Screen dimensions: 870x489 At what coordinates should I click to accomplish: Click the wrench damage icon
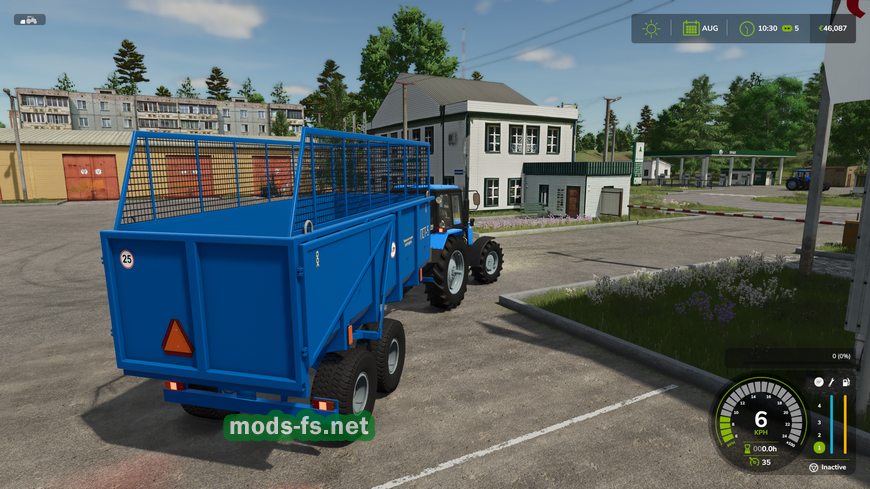pos(832,381)
